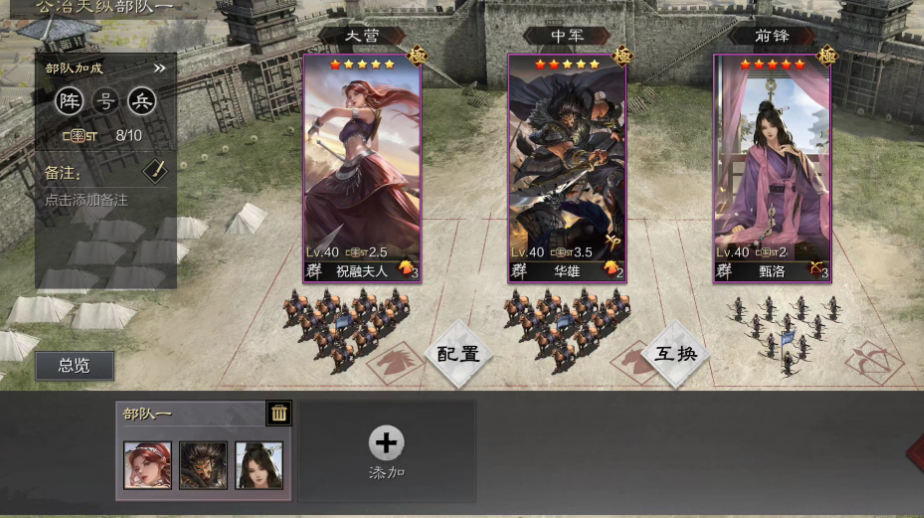Add a new troop with 添加
Viewport: 924px width, 518px height.
coord(386,450)
